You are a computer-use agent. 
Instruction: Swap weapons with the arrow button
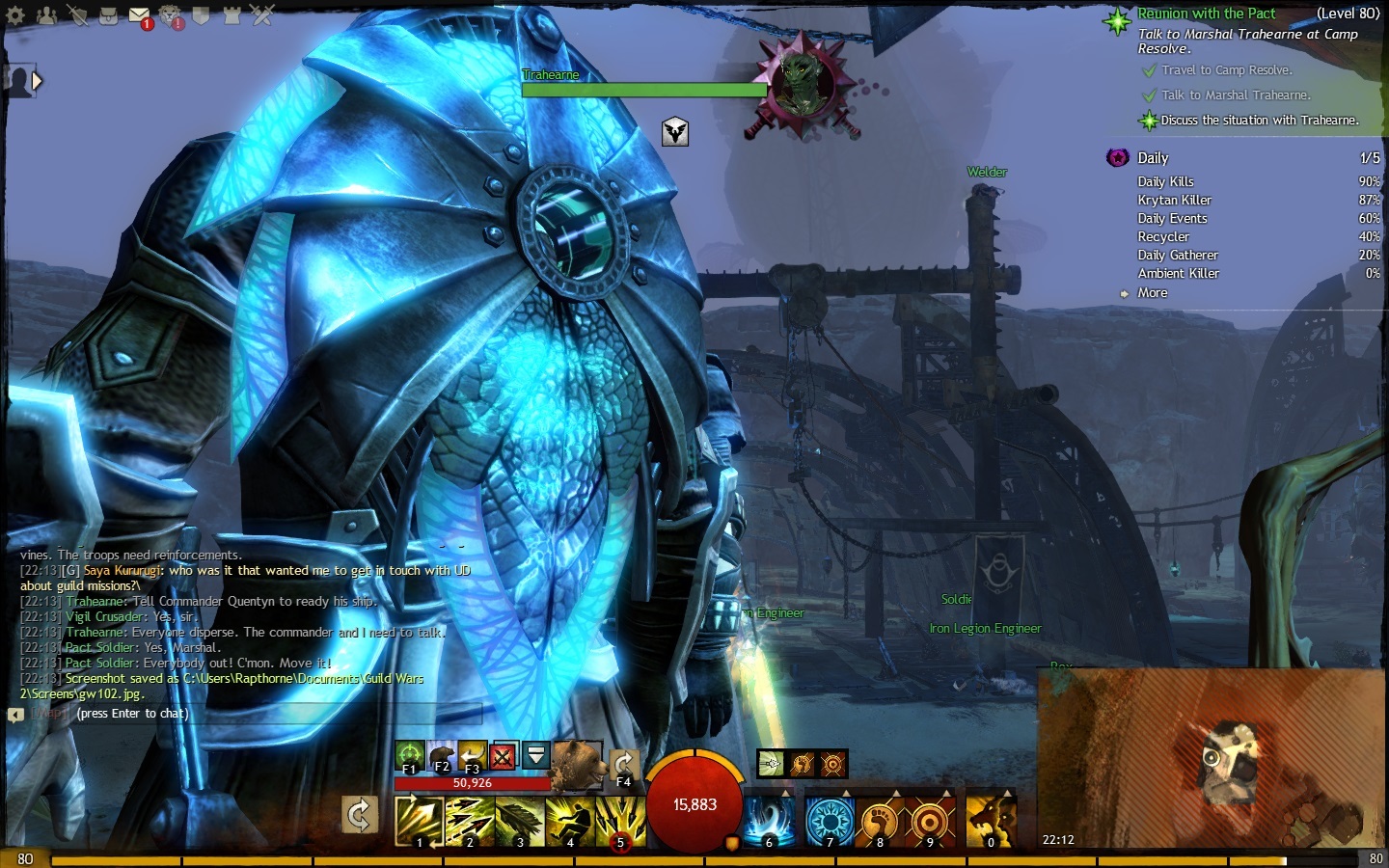pyautogui.click(x=359, y=816)
